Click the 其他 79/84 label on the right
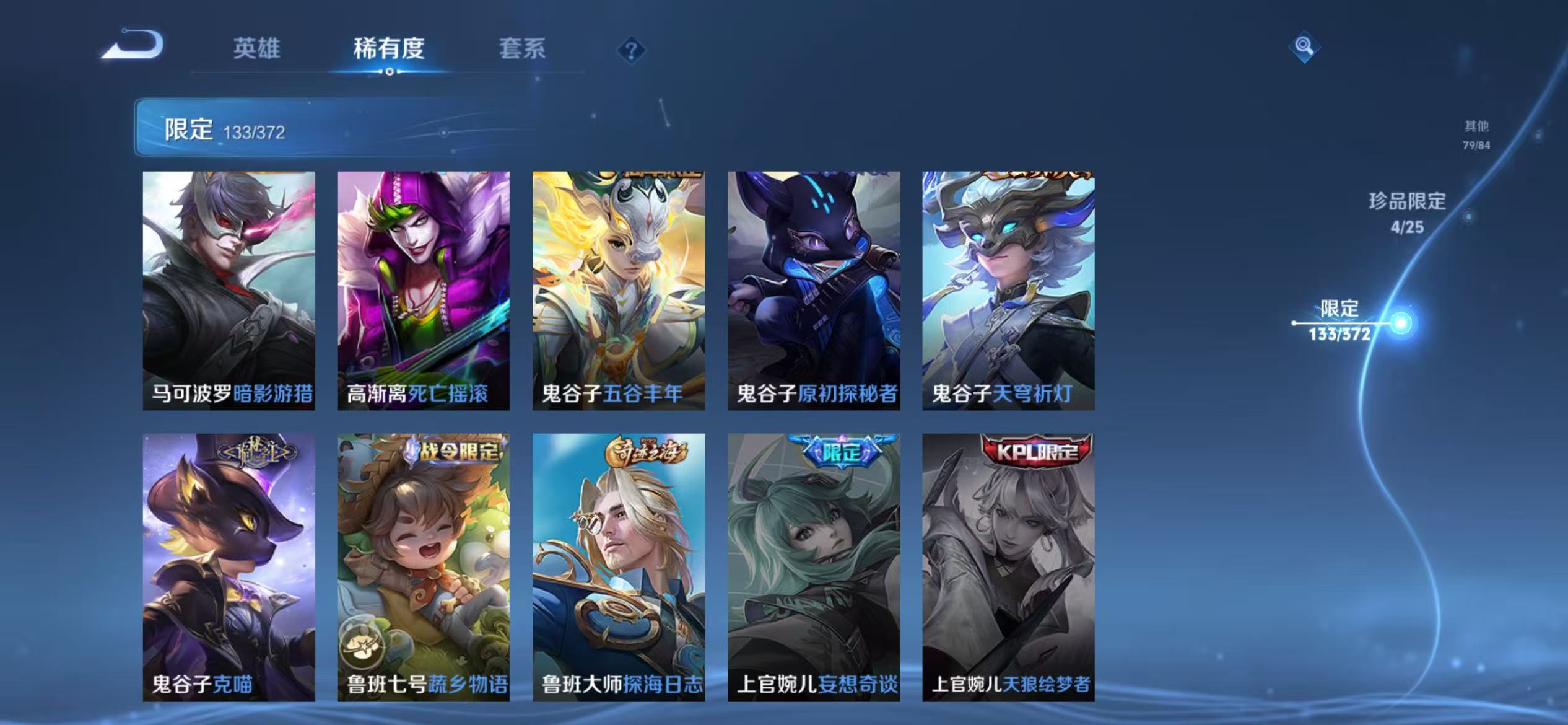 pos(1477,133)
